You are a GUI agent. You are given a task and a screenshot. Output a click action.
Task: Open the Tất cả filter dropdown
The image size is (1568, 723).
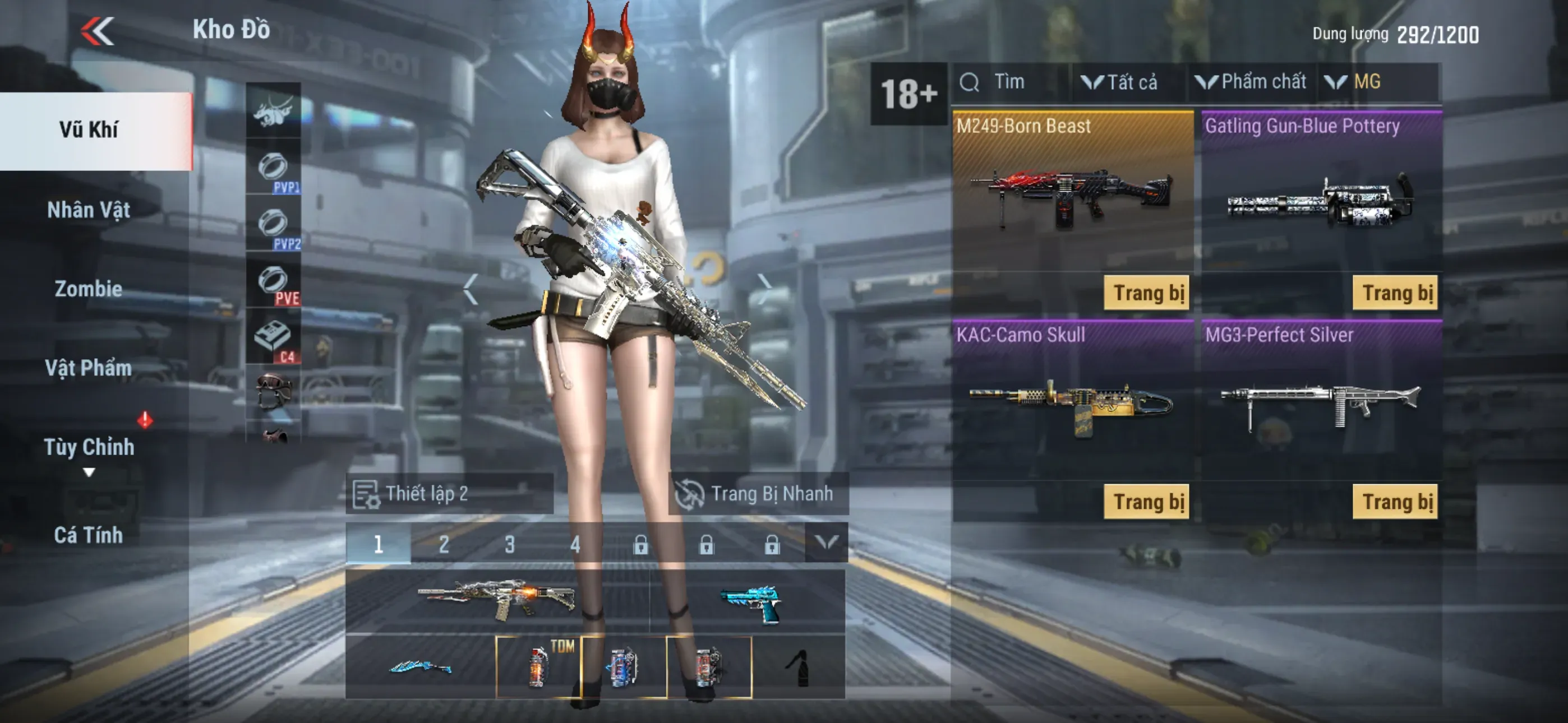pos(1120,82)
